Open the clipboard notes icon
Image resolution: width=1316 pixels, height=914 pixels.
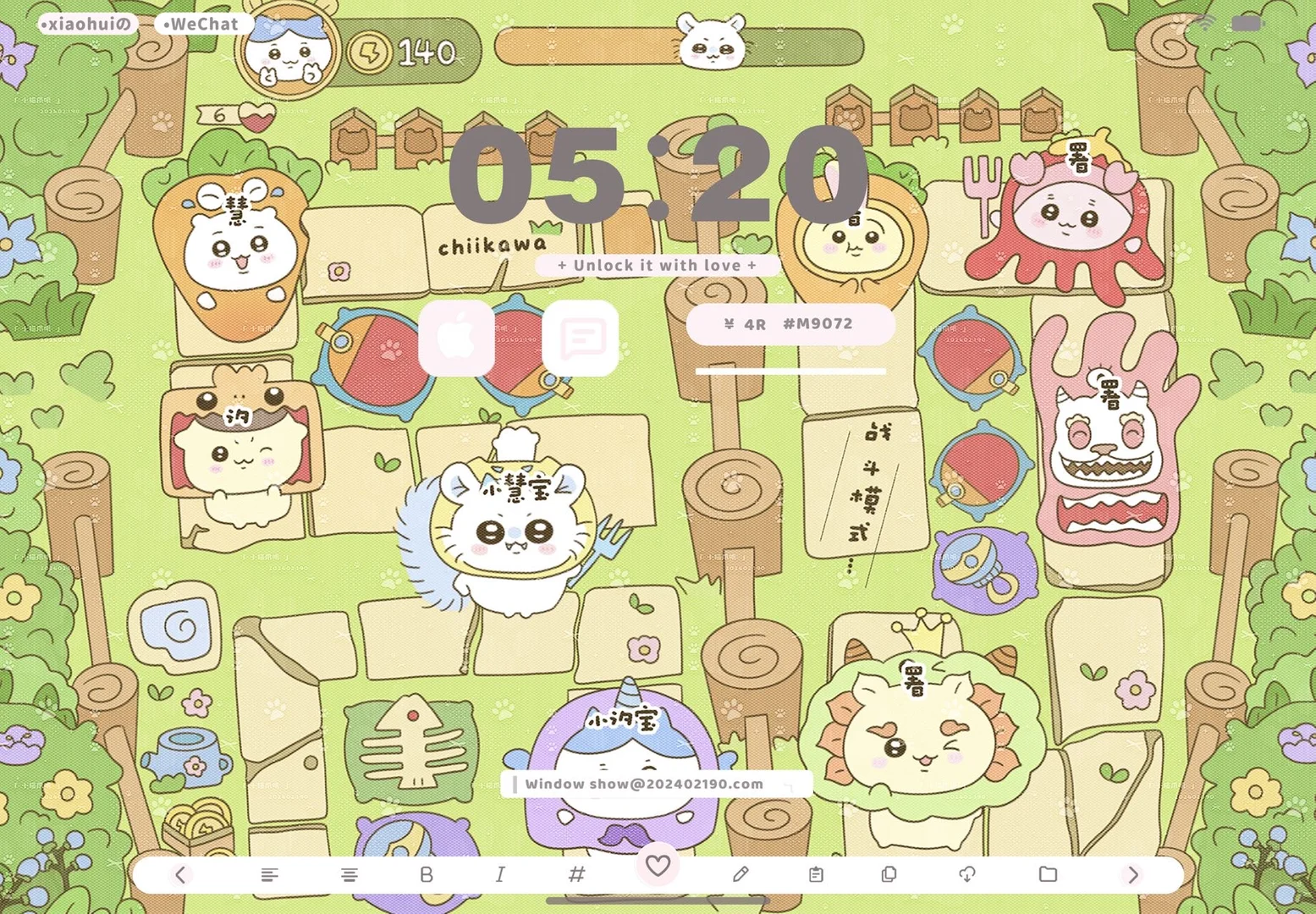pos(814,875)
